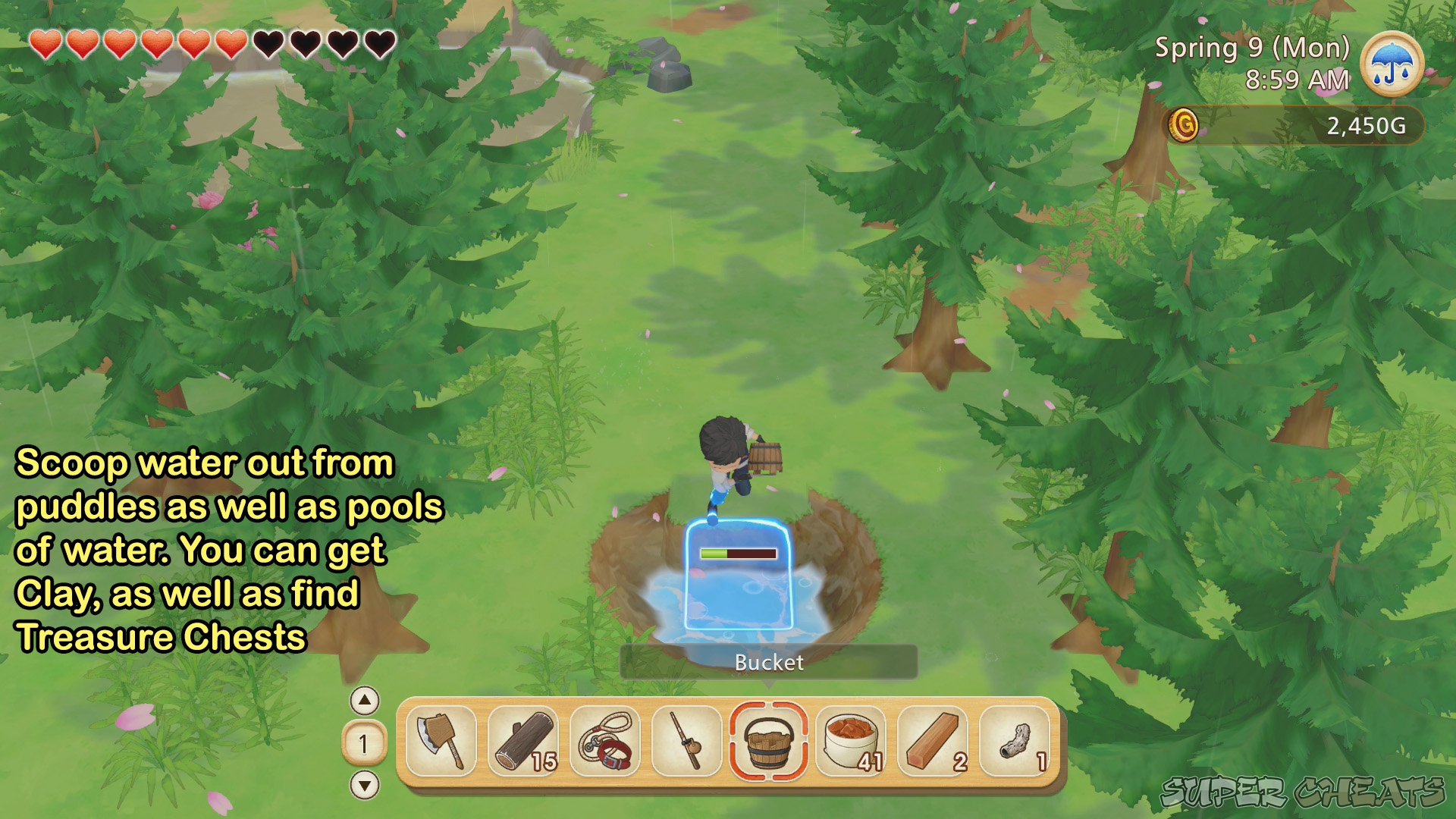This screenshot has height=819, width=1456.
Task: Select the bowl item showing 41 count
Action: click(x=850, y=739)
